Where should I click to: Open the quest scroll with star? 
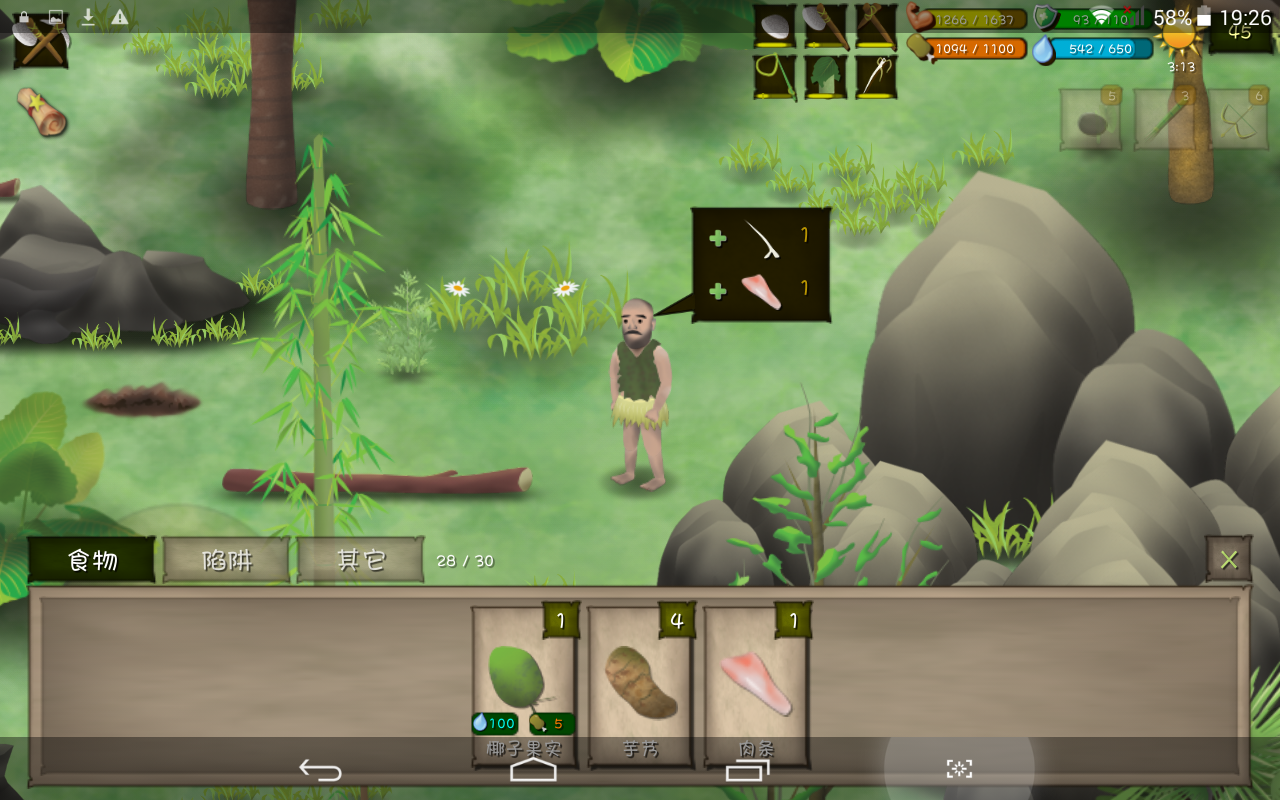click(42, 111)
